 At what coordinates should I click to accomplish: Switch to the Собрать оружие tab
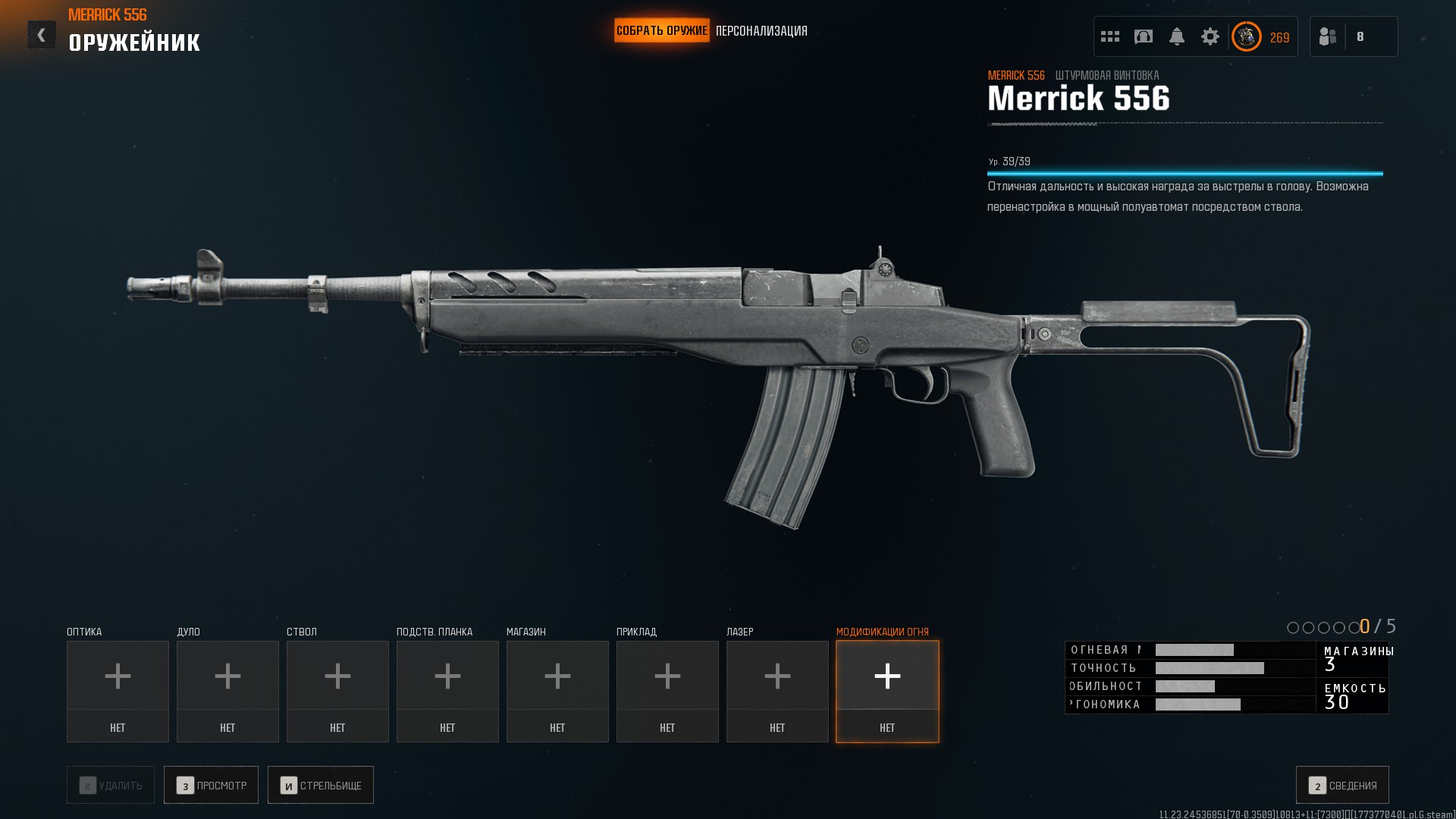(661, 30)
